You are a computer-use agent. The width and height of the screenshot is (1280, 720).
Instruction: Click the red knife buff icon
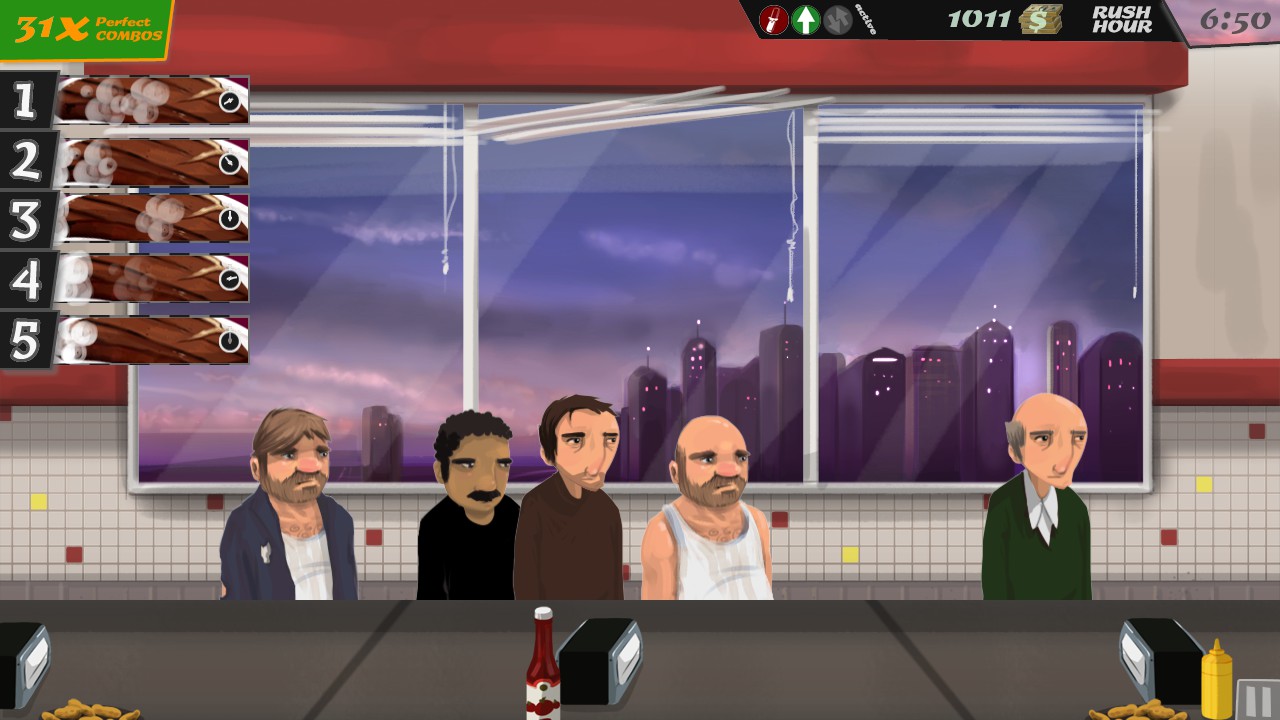click(x=773, y=20)
